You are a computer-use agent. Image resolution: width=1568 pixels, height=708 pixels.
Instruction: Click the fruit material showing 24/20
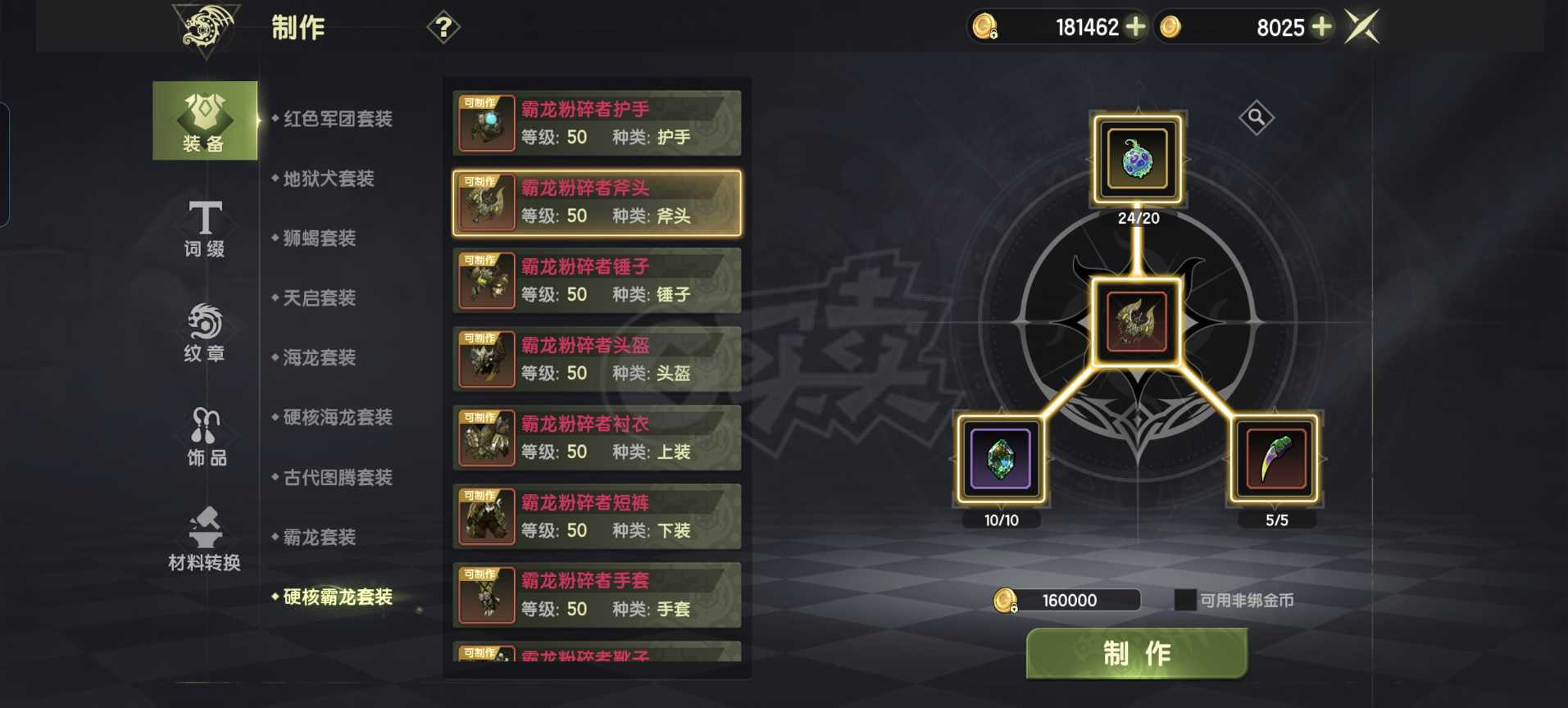(1137, 161)
